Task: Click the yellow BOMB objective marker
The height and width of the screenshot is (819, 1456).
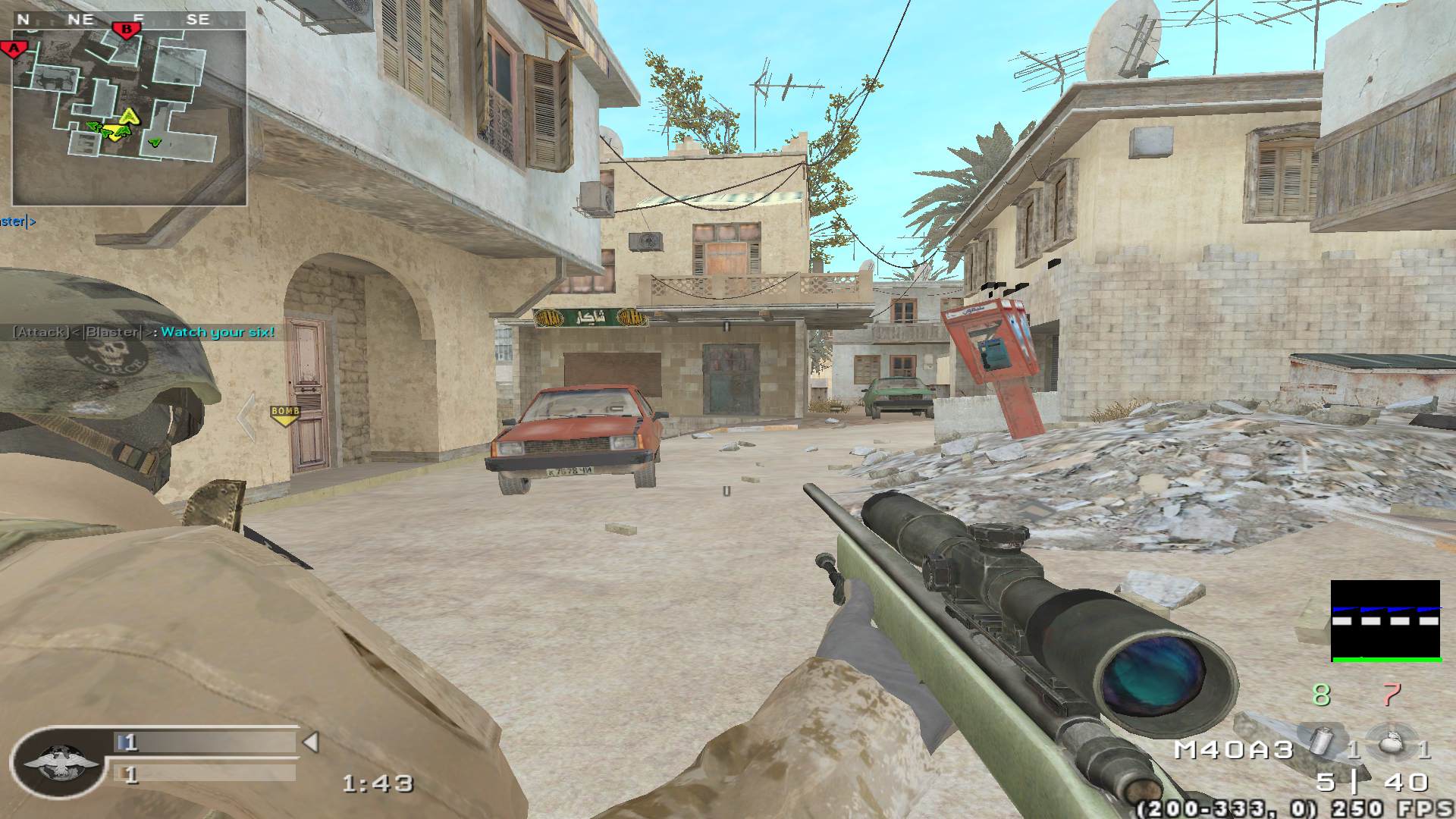Action: [x=285, y=414]
